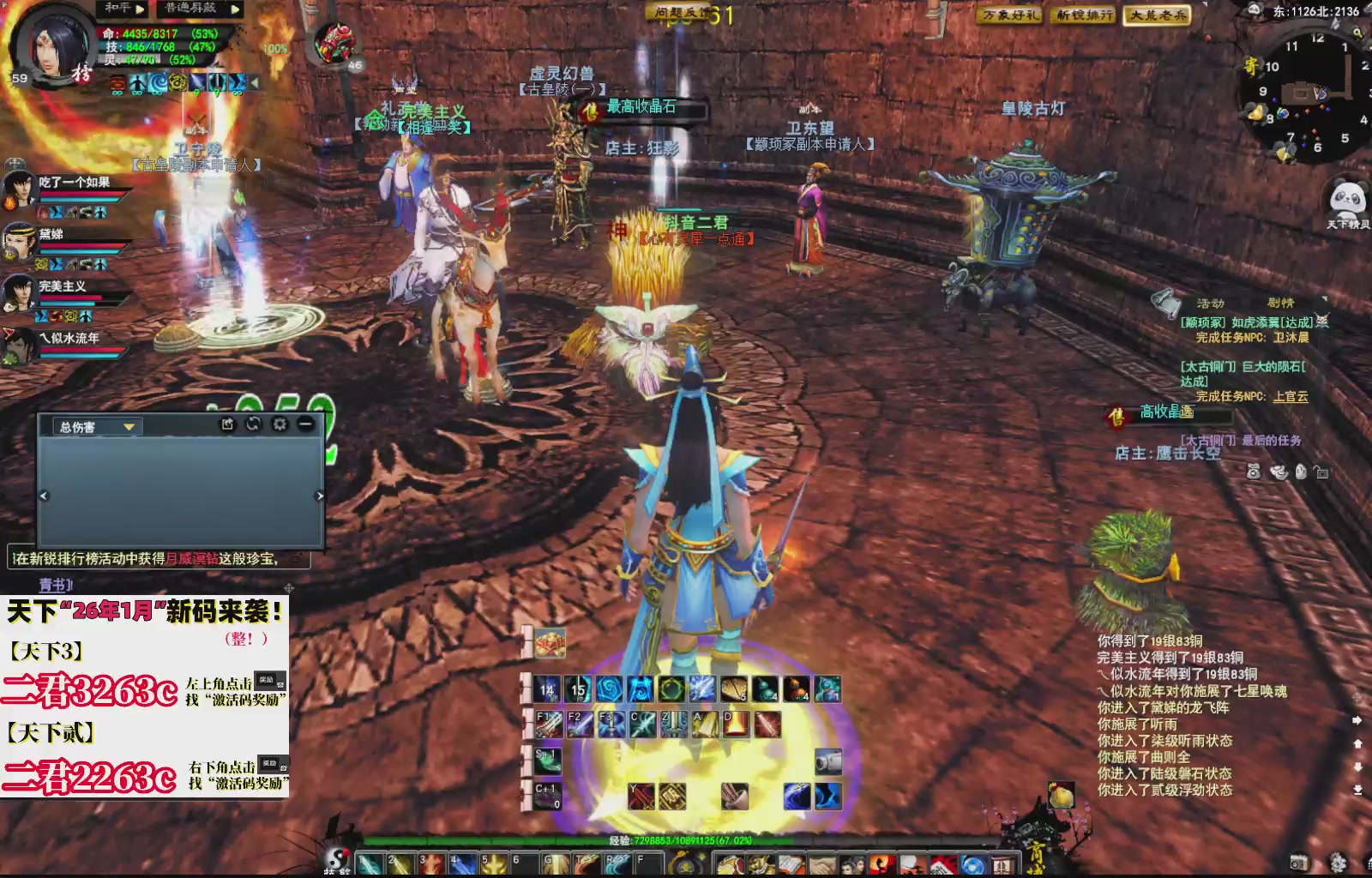Collapse the 总伤害 damage panel with minimize button
1372x878 pixels.
click(305, 424)
